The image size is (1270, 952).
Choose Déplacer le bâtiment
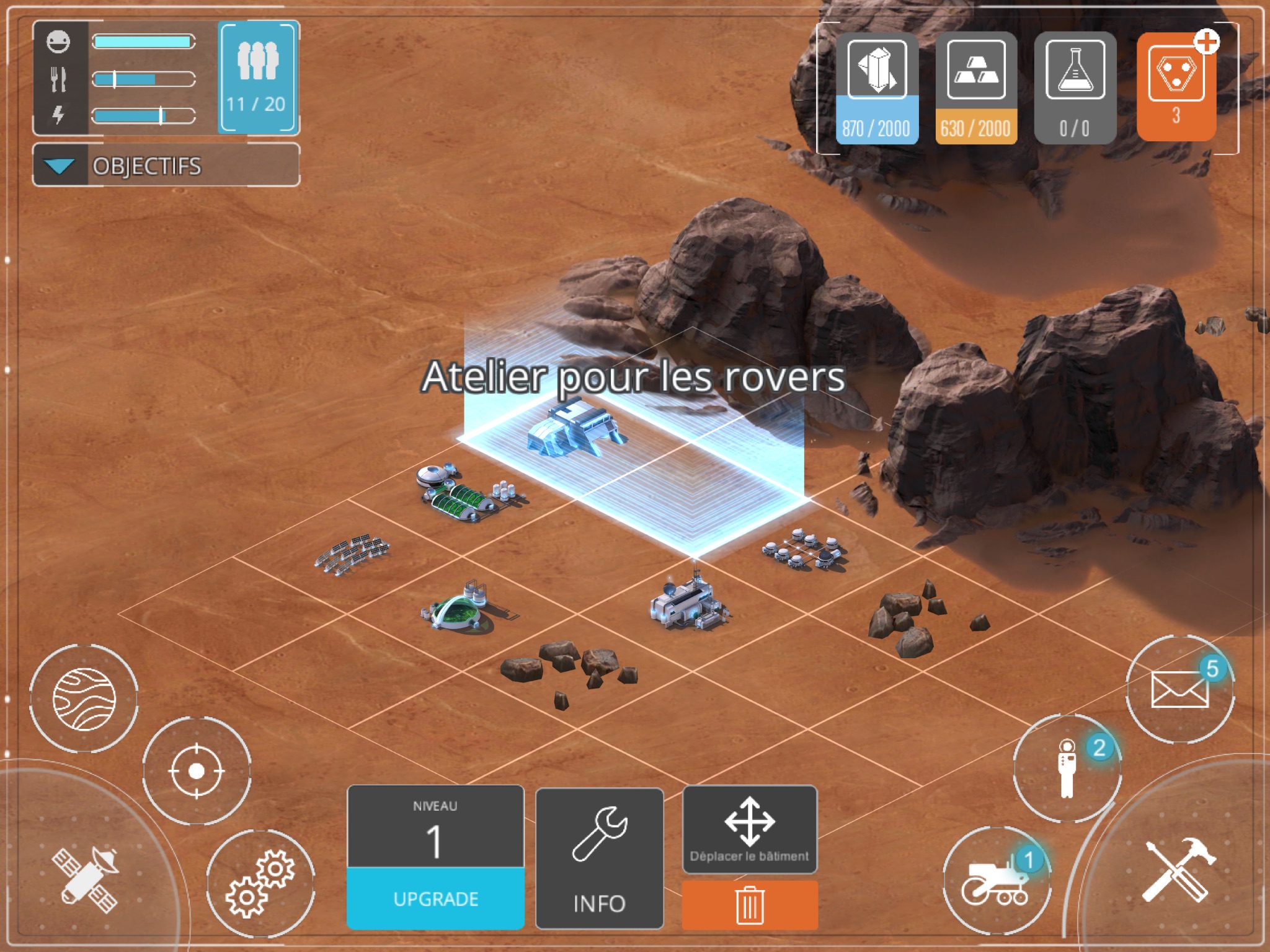[x=749, y=829]
